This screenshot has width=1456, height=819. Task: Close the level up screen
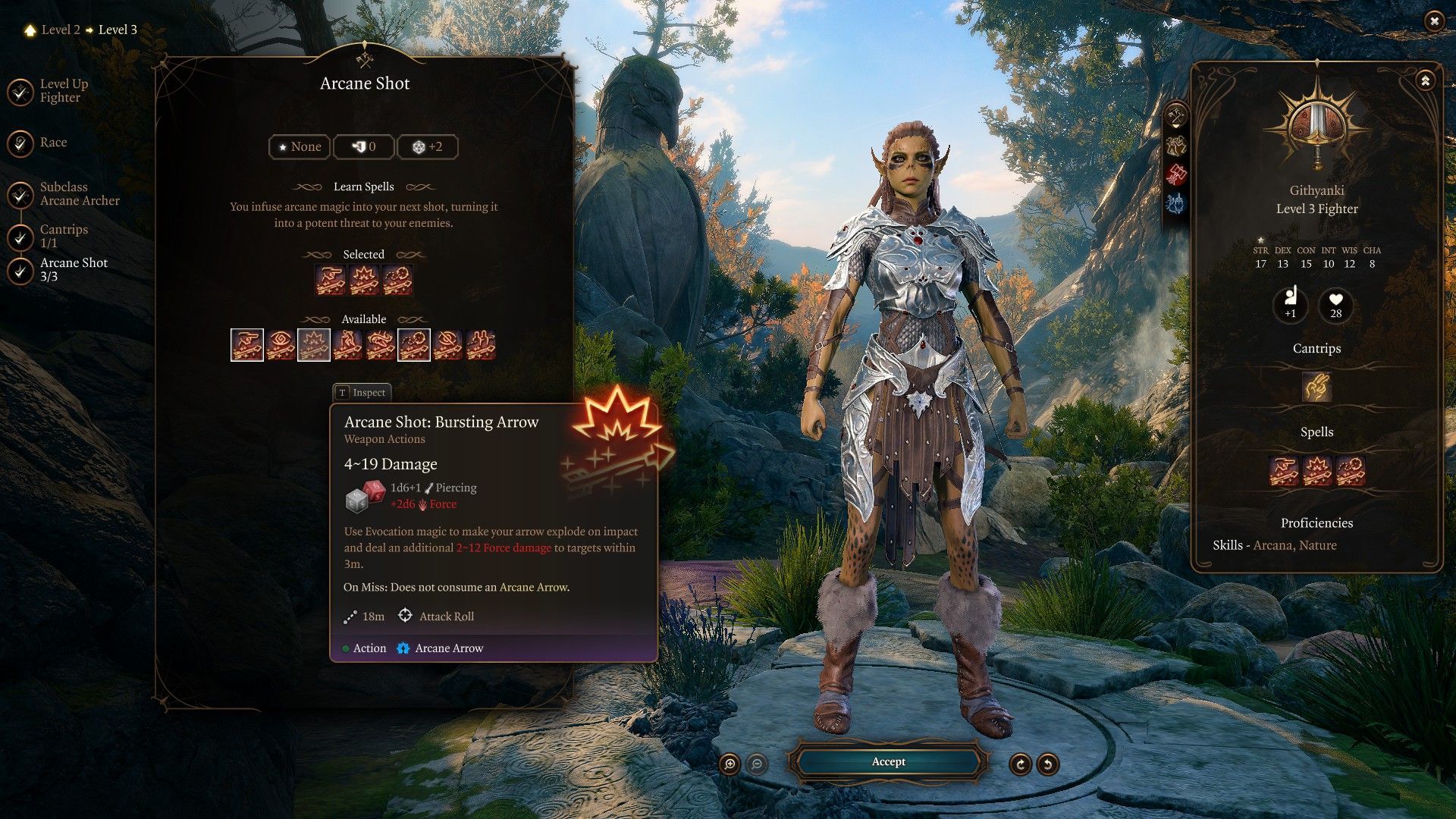[1433, 21]
